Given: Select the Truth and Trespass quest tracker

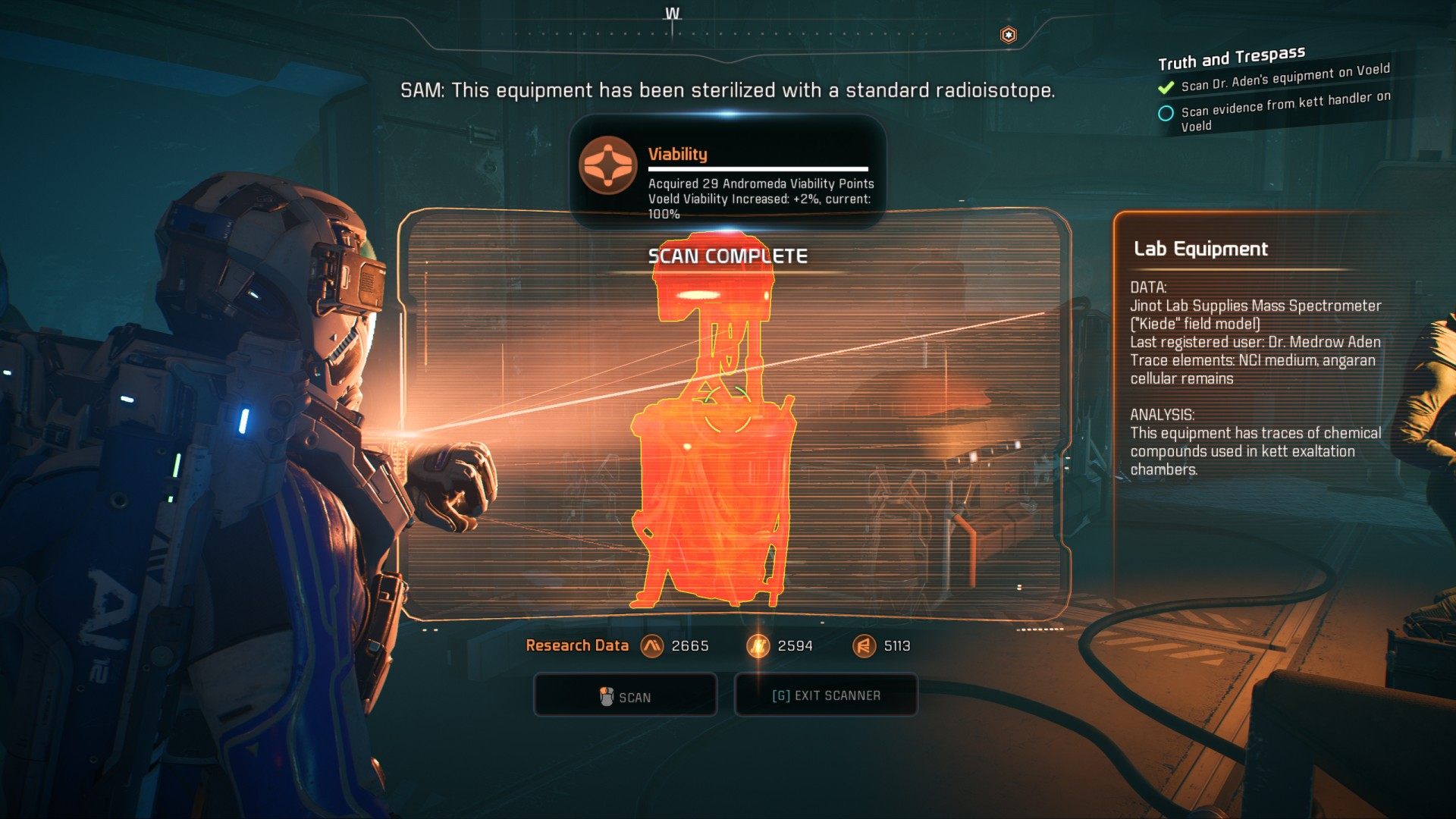Looking at the screenshot, I should point(1231,57).
